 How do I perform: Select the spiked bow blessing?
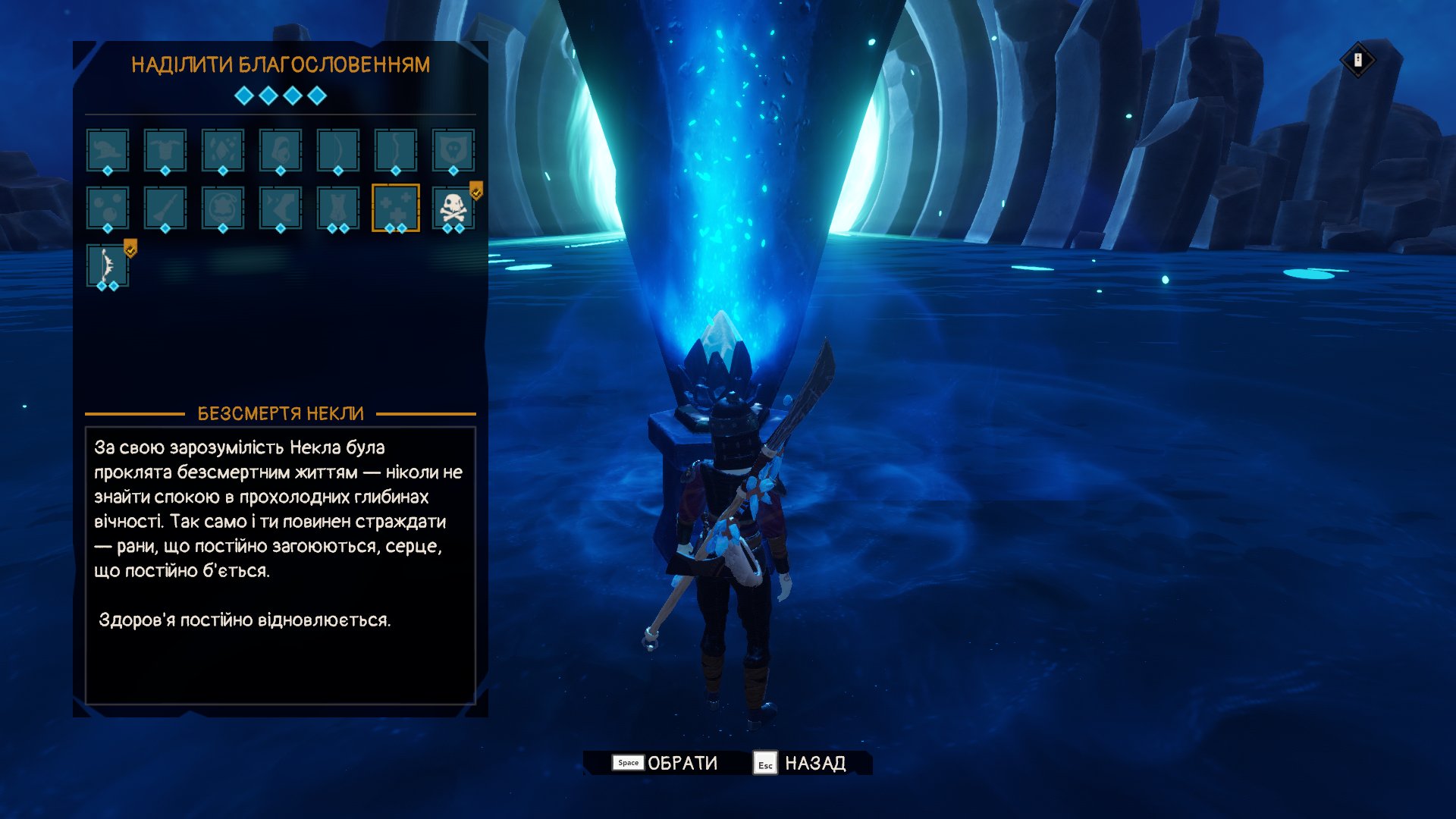tap(108, 265)
